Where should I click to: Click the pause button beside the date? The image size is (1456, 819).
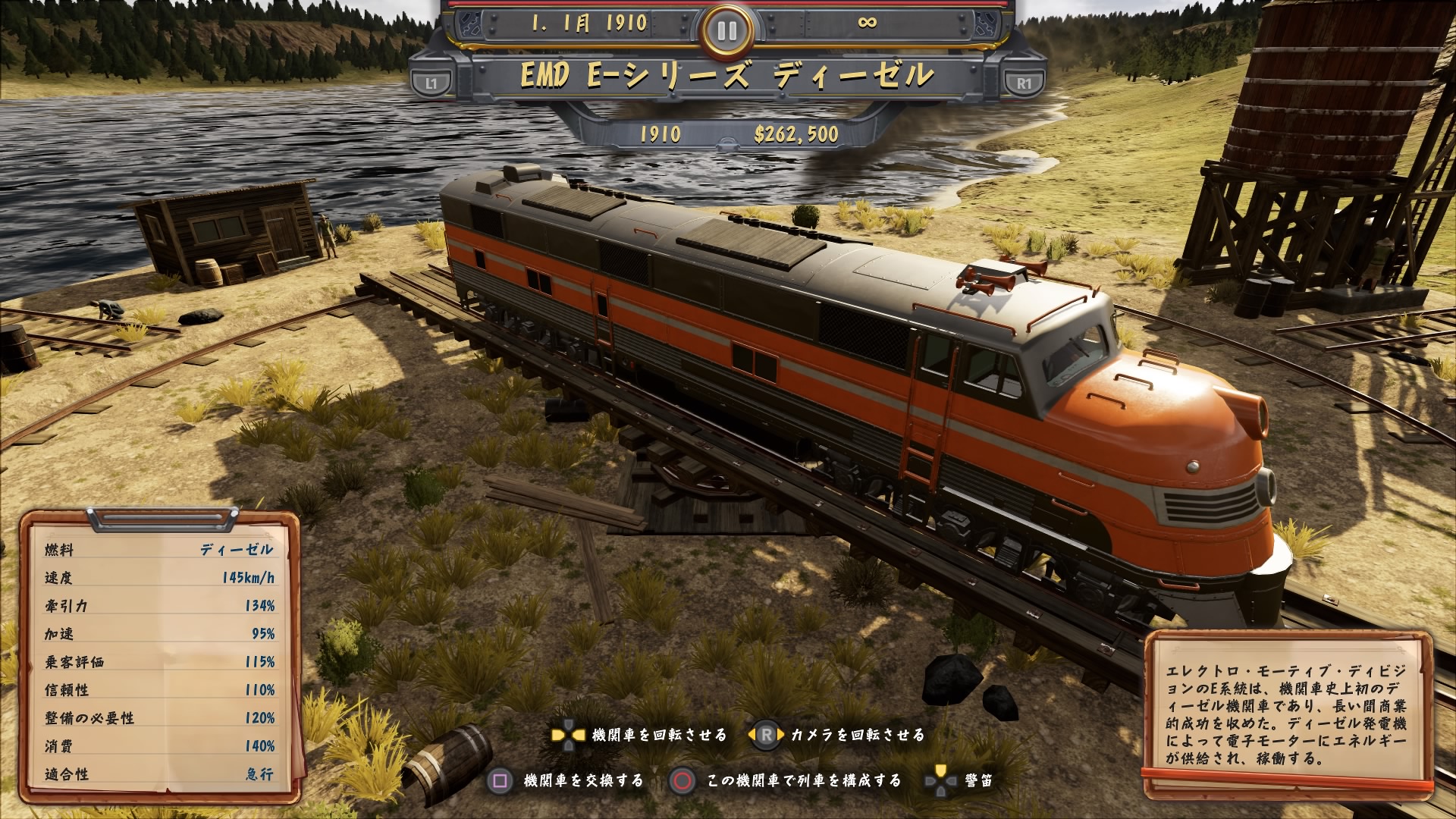pyautogui.click(x=726, y=30)
